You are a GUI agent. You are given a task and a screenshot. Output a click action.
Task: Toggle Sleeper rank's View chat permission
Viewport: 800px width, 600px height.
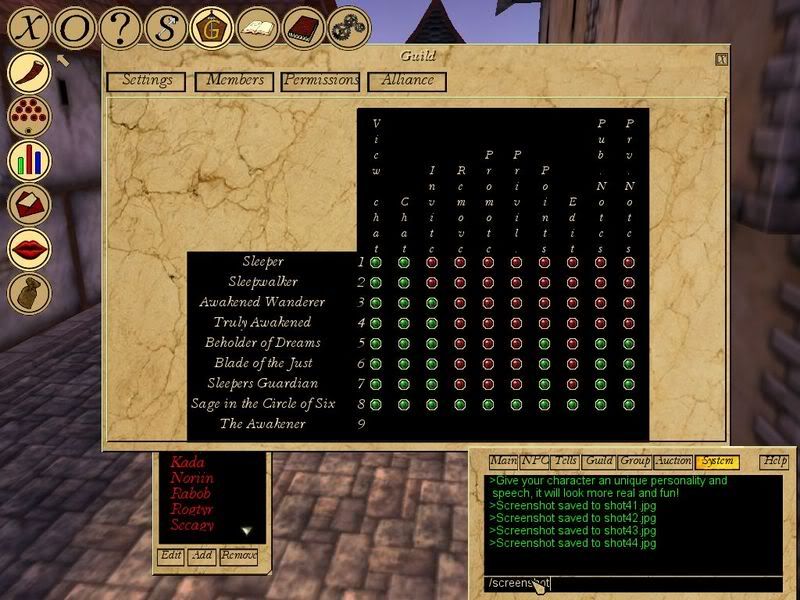[376, 262]
